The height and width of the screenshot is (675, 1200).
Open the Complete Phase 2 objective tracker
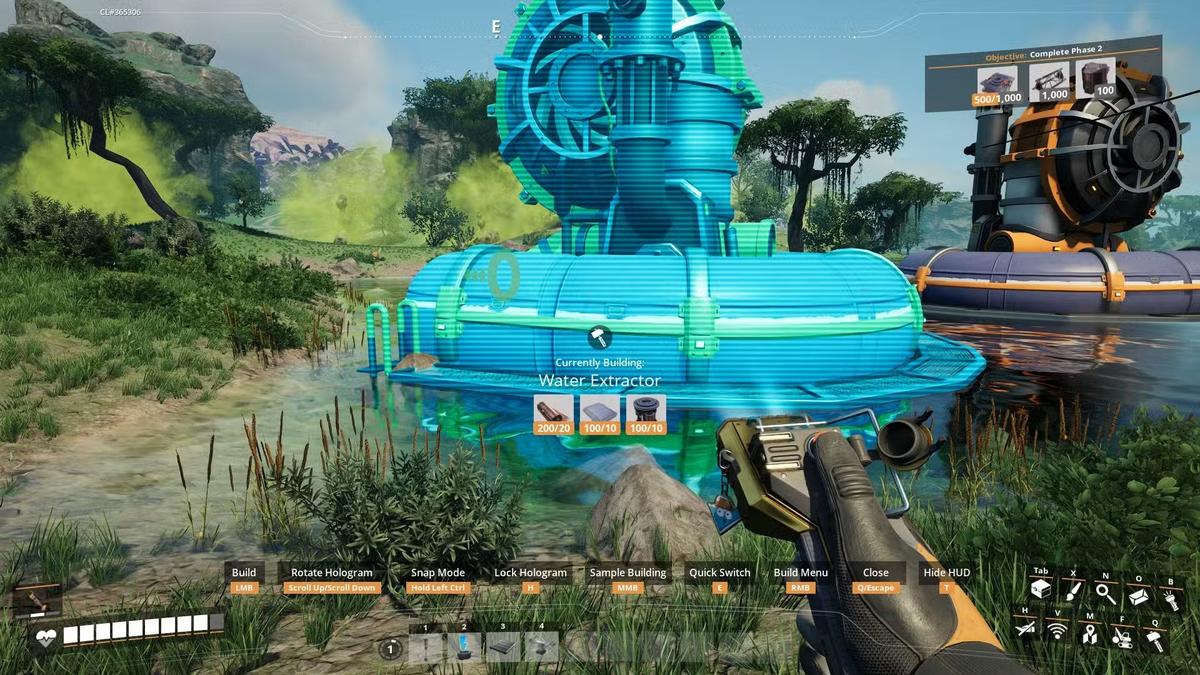click(x=1044, y=56)
